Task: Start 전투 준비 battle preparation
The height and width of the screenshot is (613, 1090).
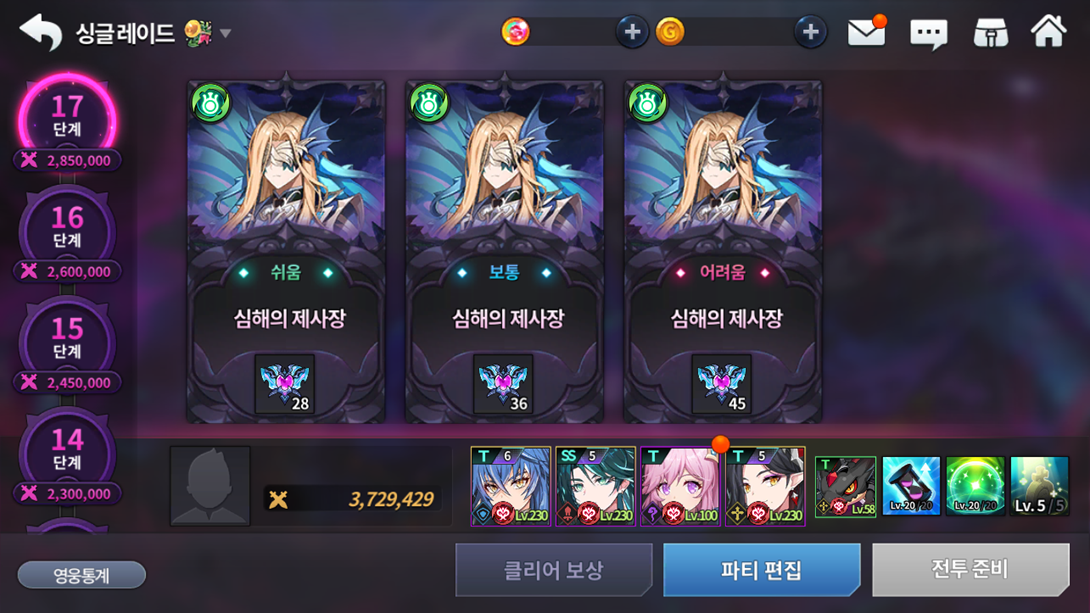Action: 970,570
